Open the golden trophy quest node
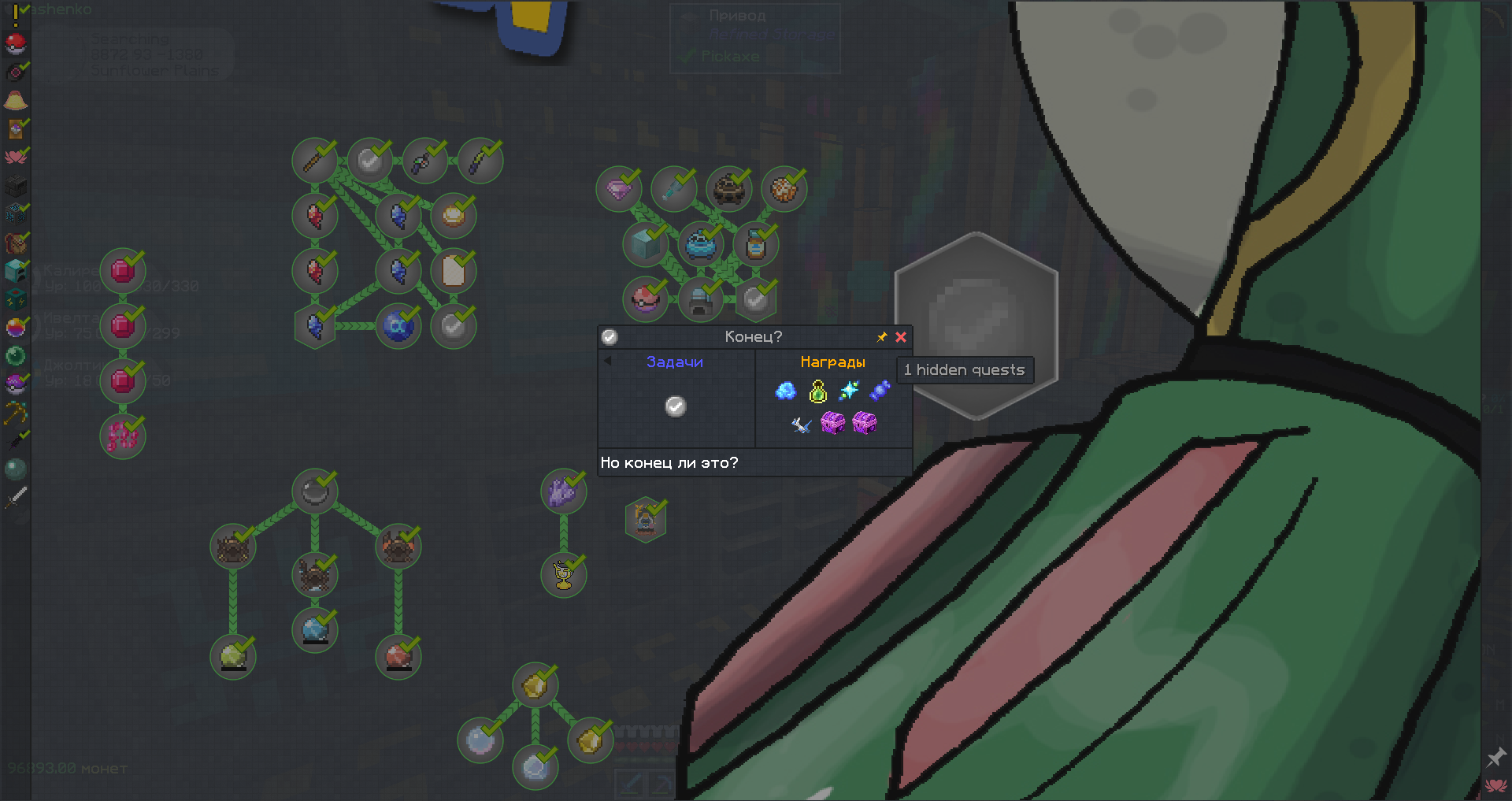 click(x=563, y=574)
